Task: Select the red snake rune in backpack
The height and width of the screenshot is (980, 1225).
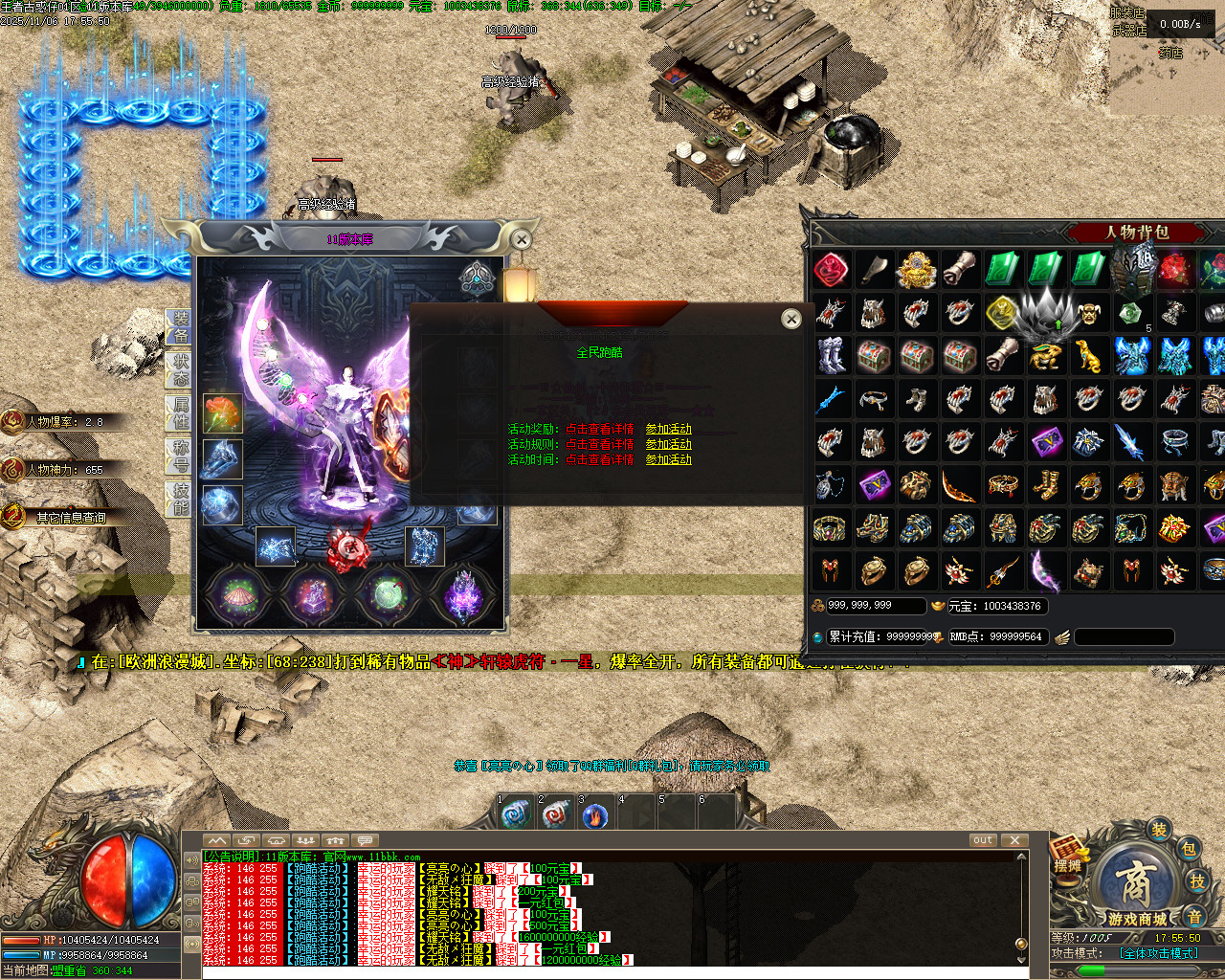Action: click(x=831, y=270)
